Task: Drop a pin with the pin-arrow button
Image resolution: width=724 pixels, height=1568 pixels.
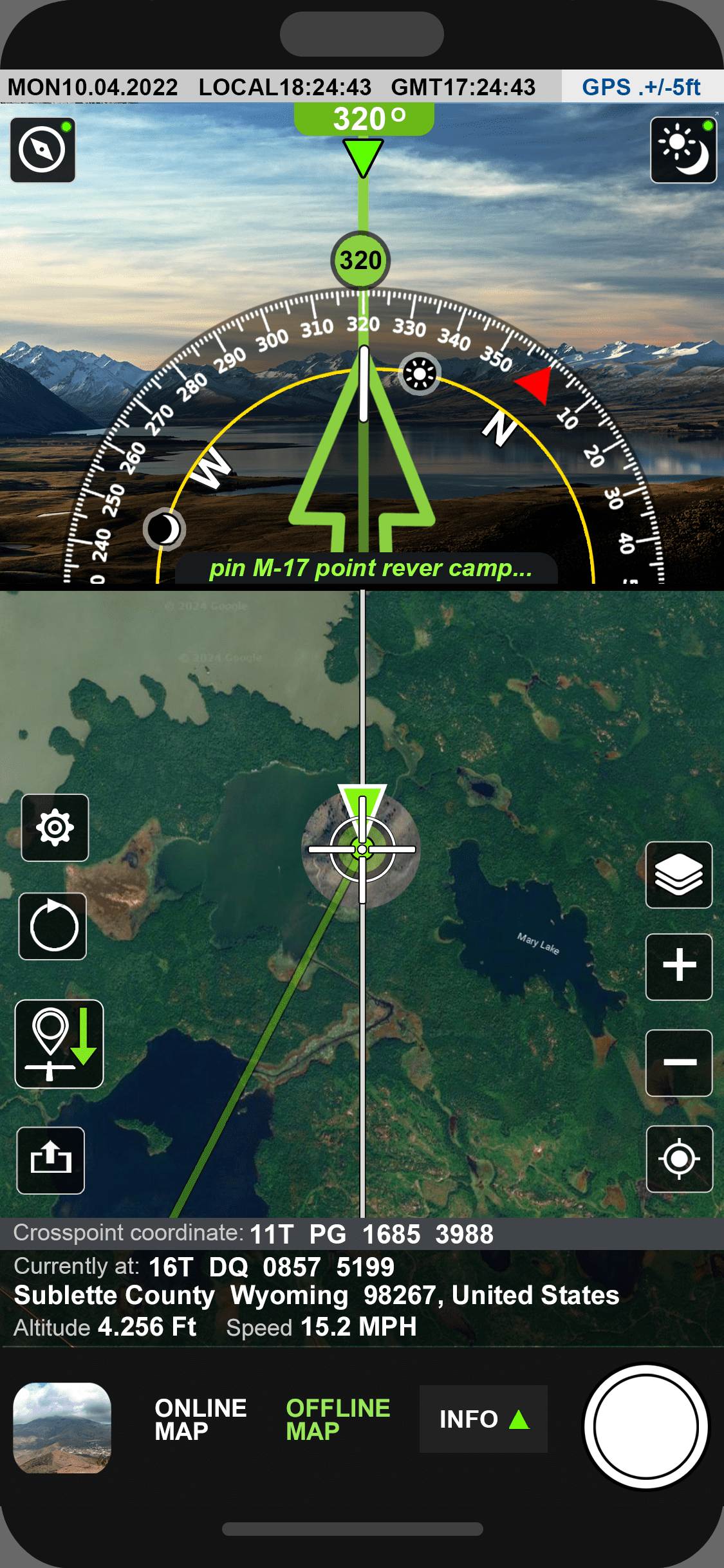Action: coord(59,1043)
